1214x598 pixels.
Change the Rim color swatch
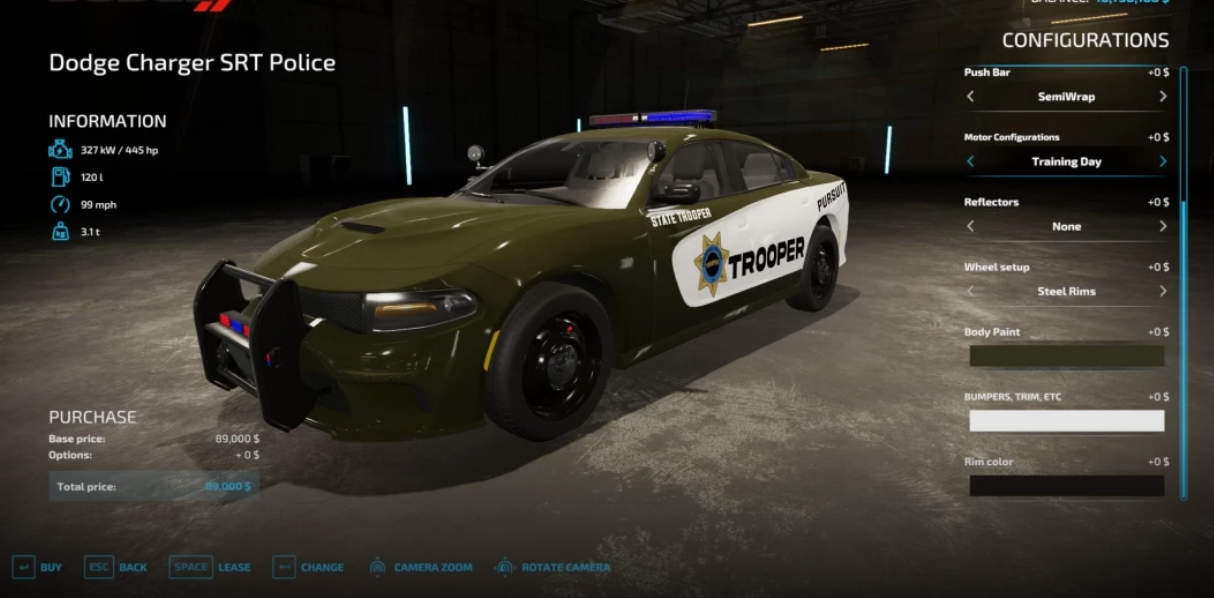pos(1066,486)
